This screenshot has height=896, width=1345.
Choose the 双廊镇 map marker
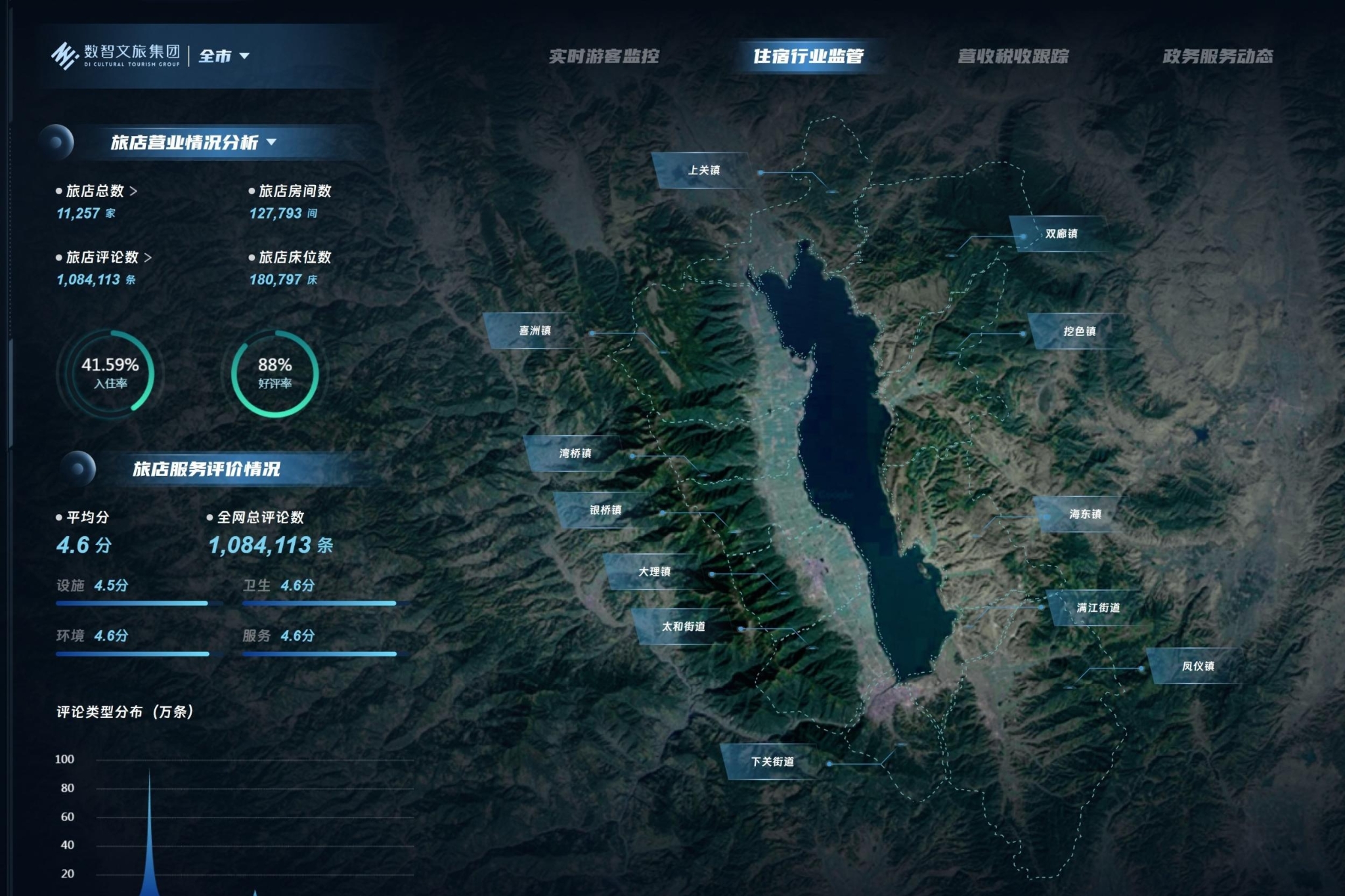(1061, 234)
